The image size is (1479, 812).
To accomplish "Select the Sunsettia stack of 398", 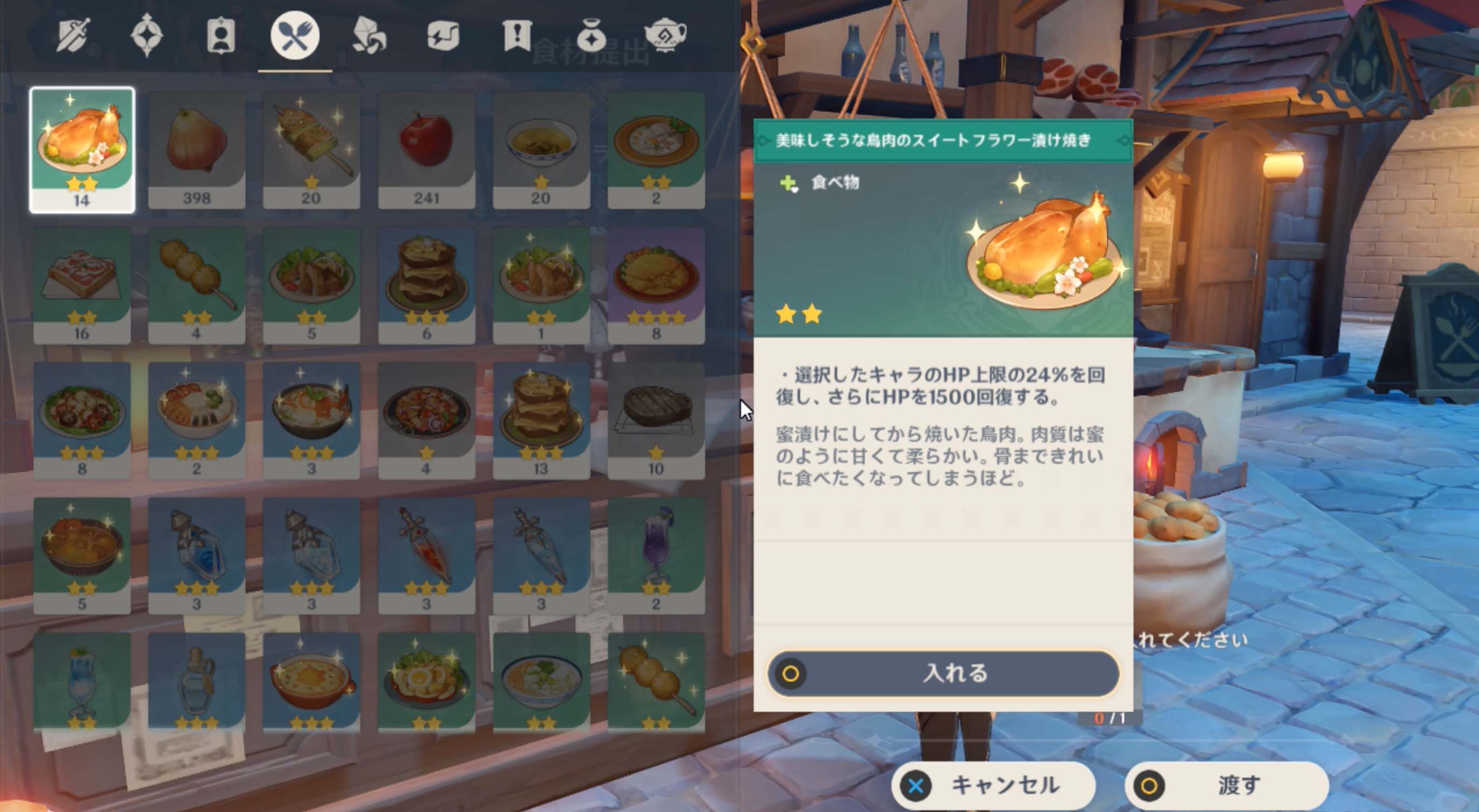I will pyautogui.click(x=197, y=146).
